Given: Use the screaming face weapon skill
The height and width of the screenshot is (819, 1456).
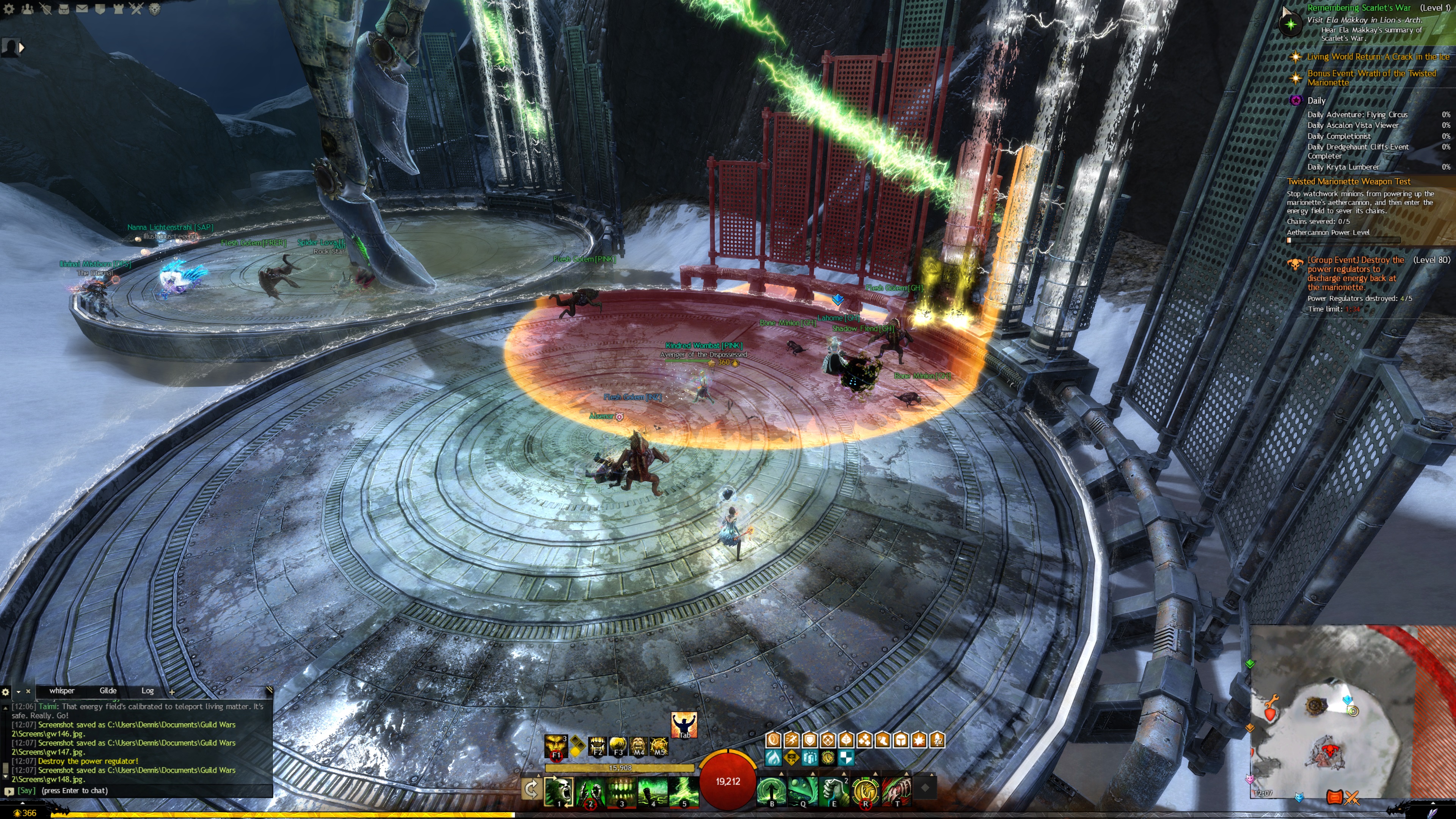Looking at the screenshot, I should tap(559, 791).
